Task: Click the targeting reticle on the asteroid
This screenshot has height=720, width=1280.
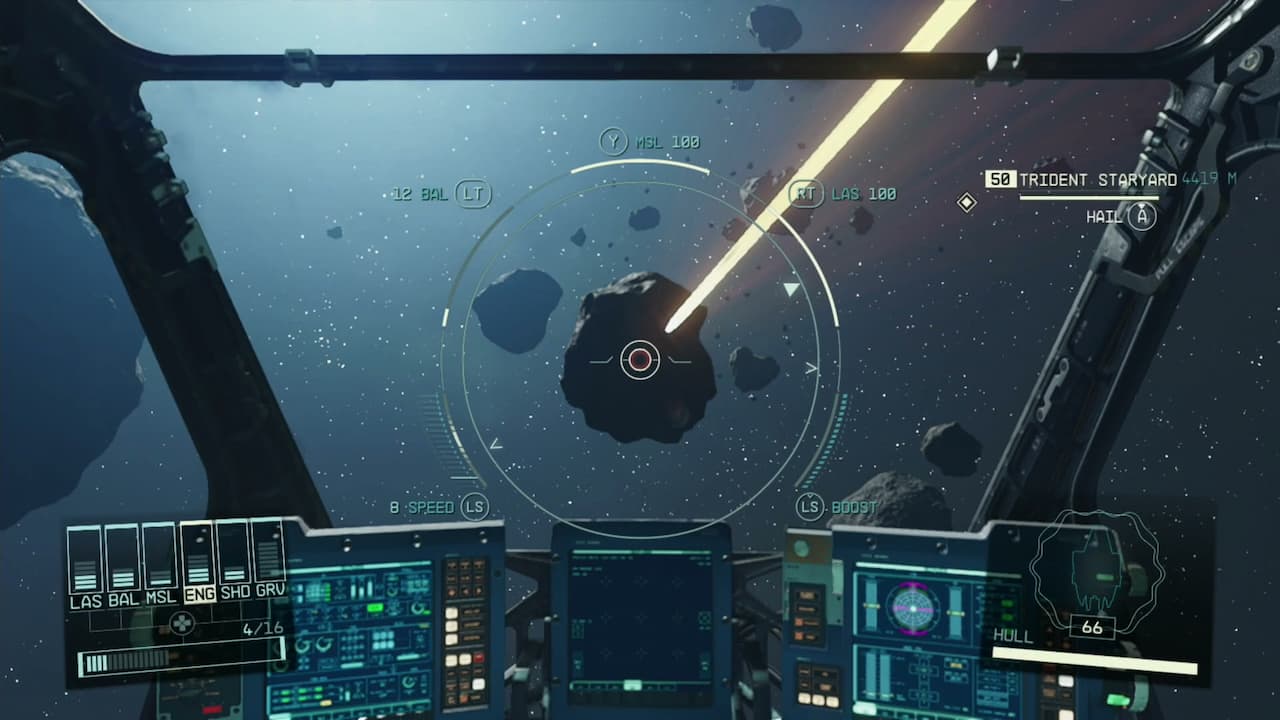Action: (x=641, y=358)
